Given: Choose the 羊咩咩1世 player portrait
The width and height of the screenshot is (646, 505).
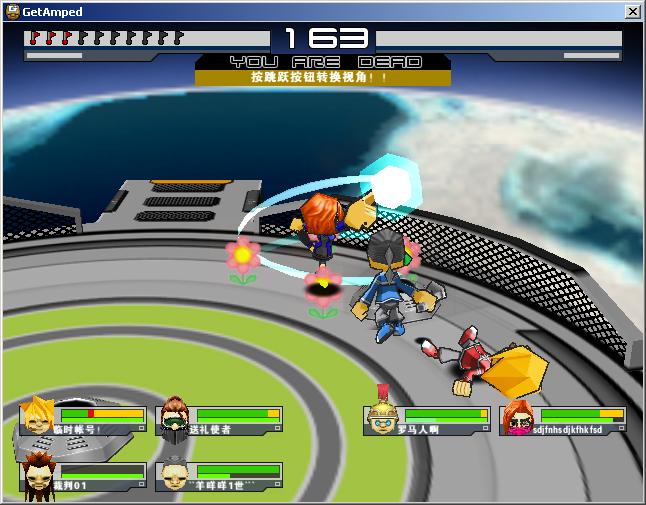Looking at the screenshot, I should pyautogui.click(x=175, y=474).
